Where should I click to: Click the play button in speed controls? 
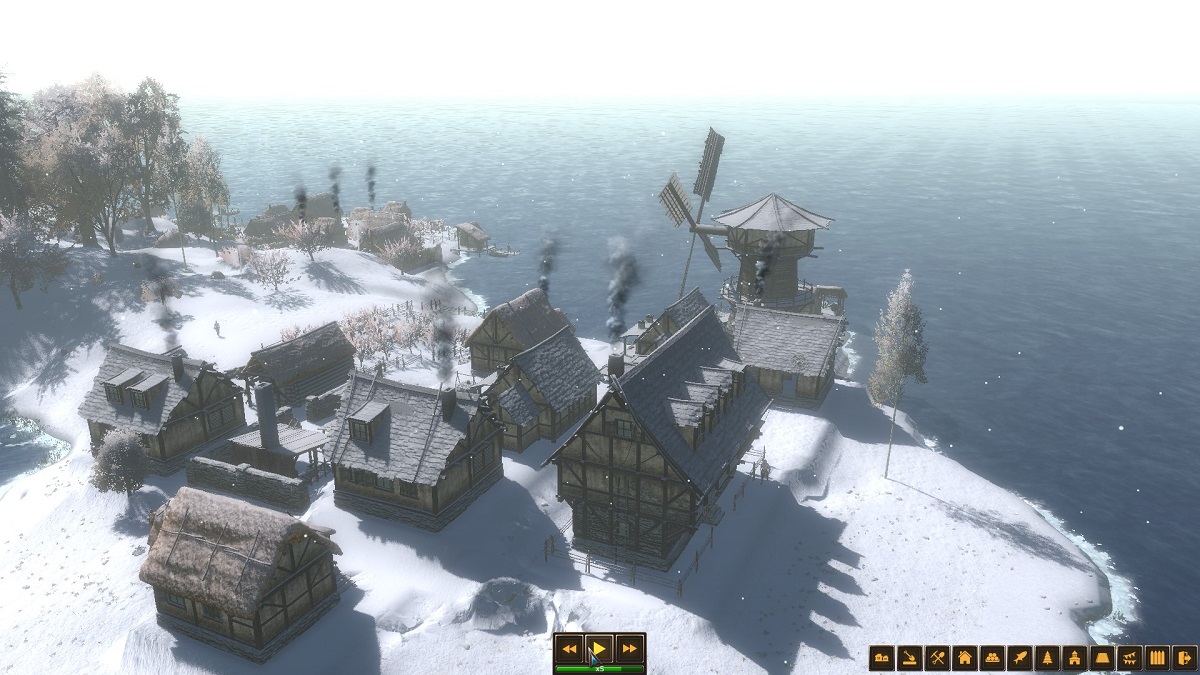tap(598, 647)
